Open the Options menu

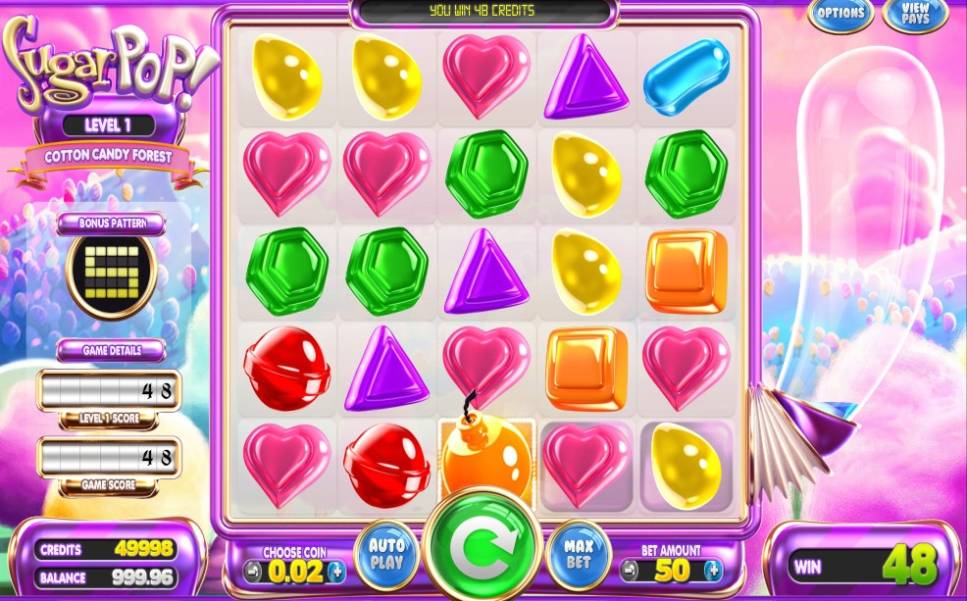coord(840,14)
